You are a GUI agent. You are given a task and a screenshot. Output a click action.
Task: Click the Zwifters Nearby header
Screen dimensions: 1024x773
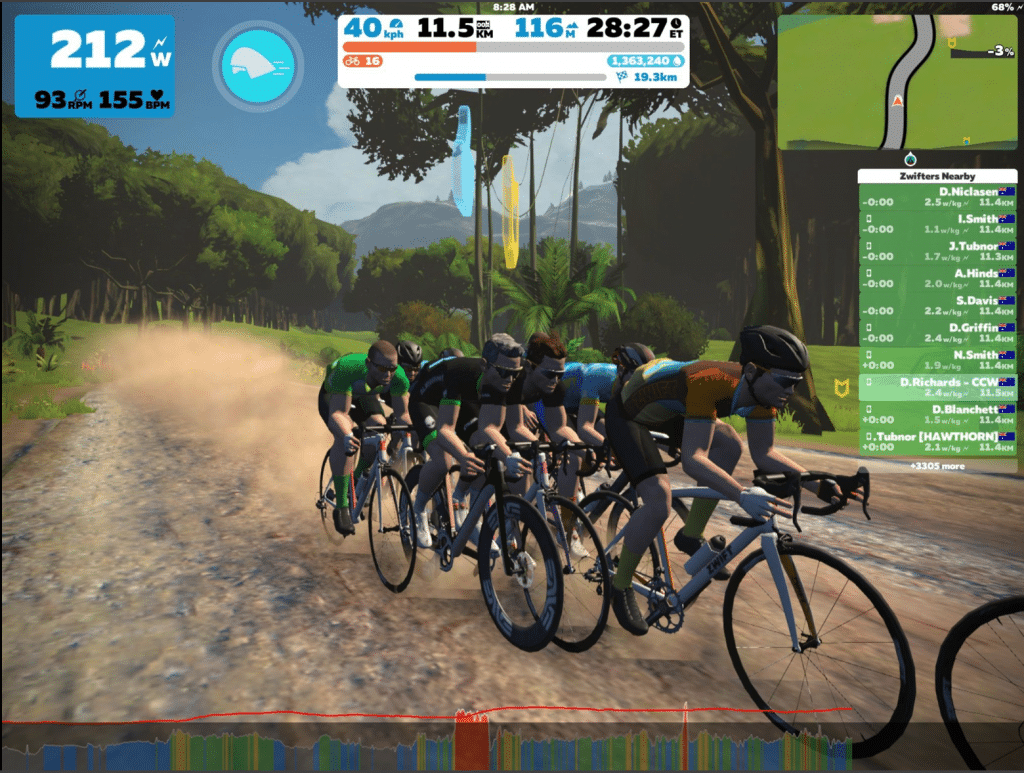(937, 176)
